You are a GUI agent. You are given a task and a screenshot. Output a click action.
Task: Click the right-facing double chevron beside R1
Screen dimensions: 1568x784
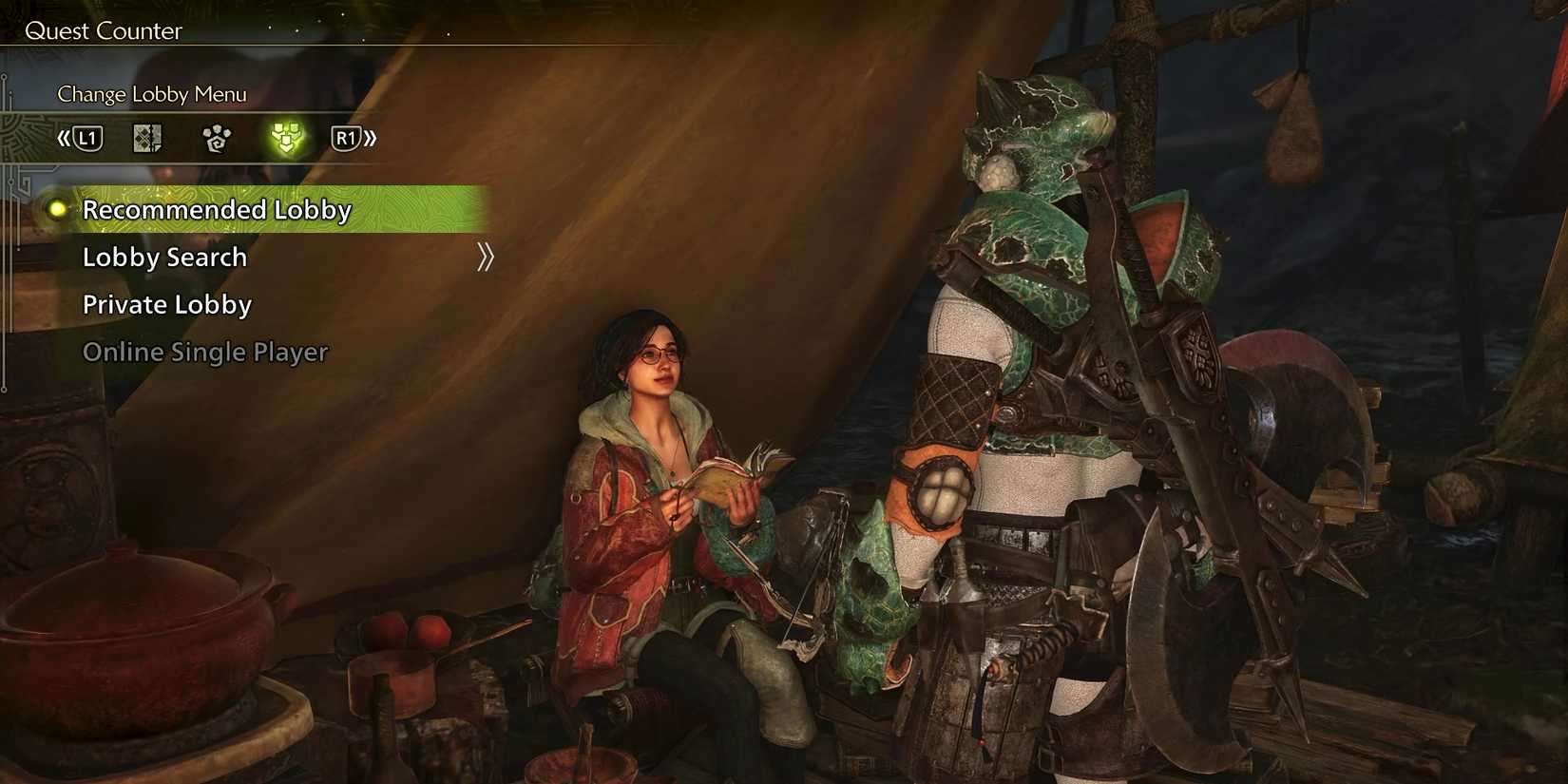click(x=372, y=138)
